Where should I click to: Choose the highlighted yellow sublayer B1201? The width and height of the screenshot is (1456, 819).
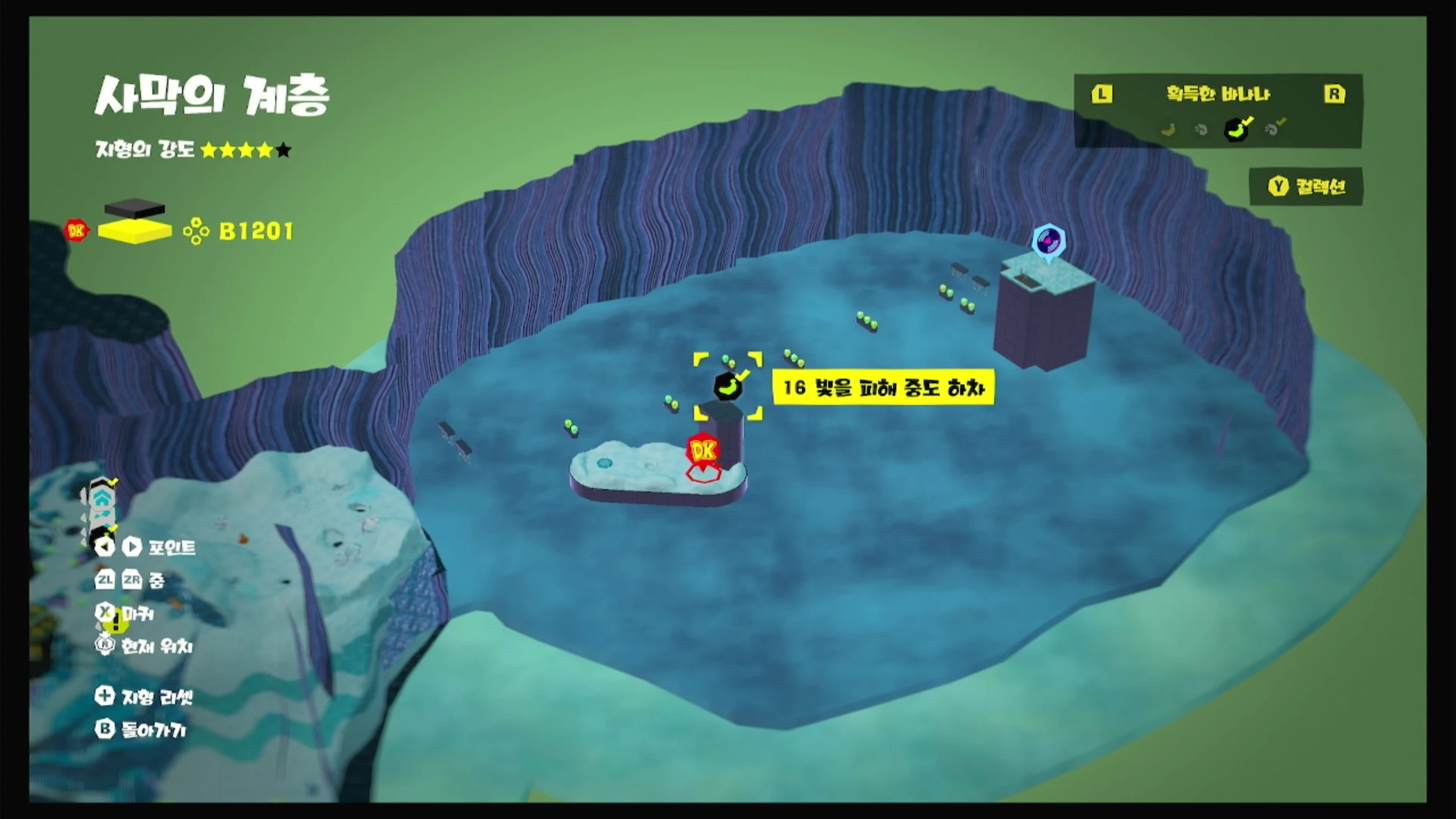(135, 231)
